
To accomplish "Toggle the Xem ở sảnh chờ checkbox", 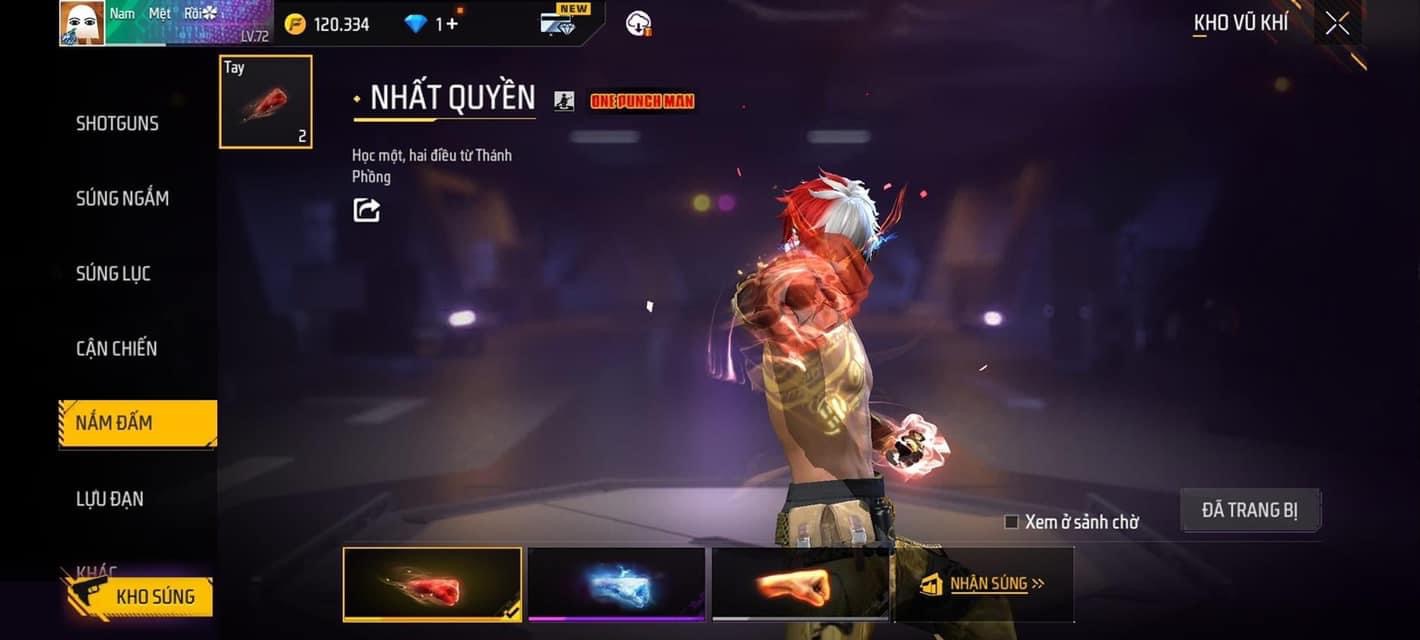I will click(x=1011, y=522).
